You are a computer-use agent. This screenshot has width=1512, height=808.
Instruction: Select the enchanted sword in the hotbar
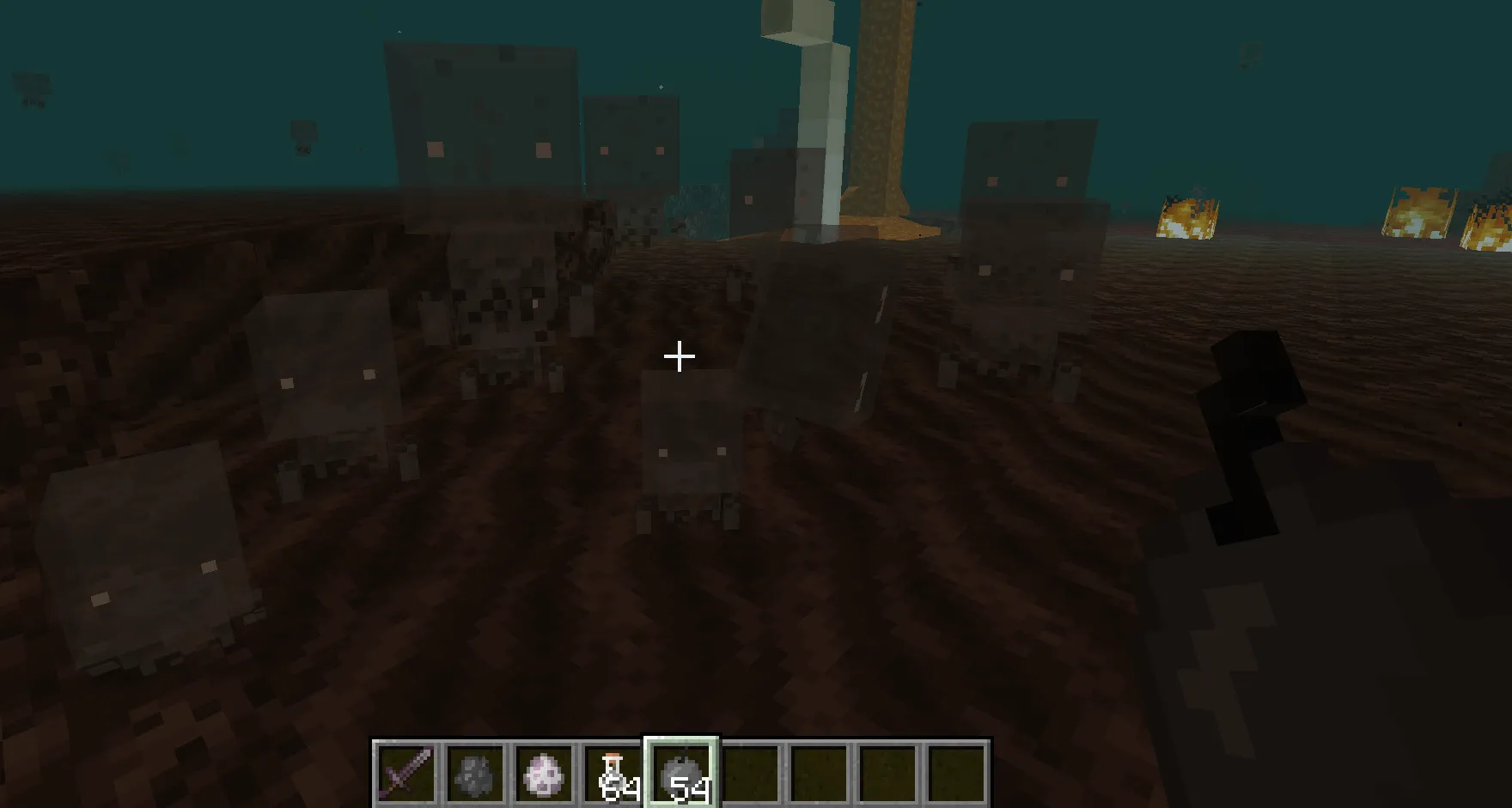(405, 771)
